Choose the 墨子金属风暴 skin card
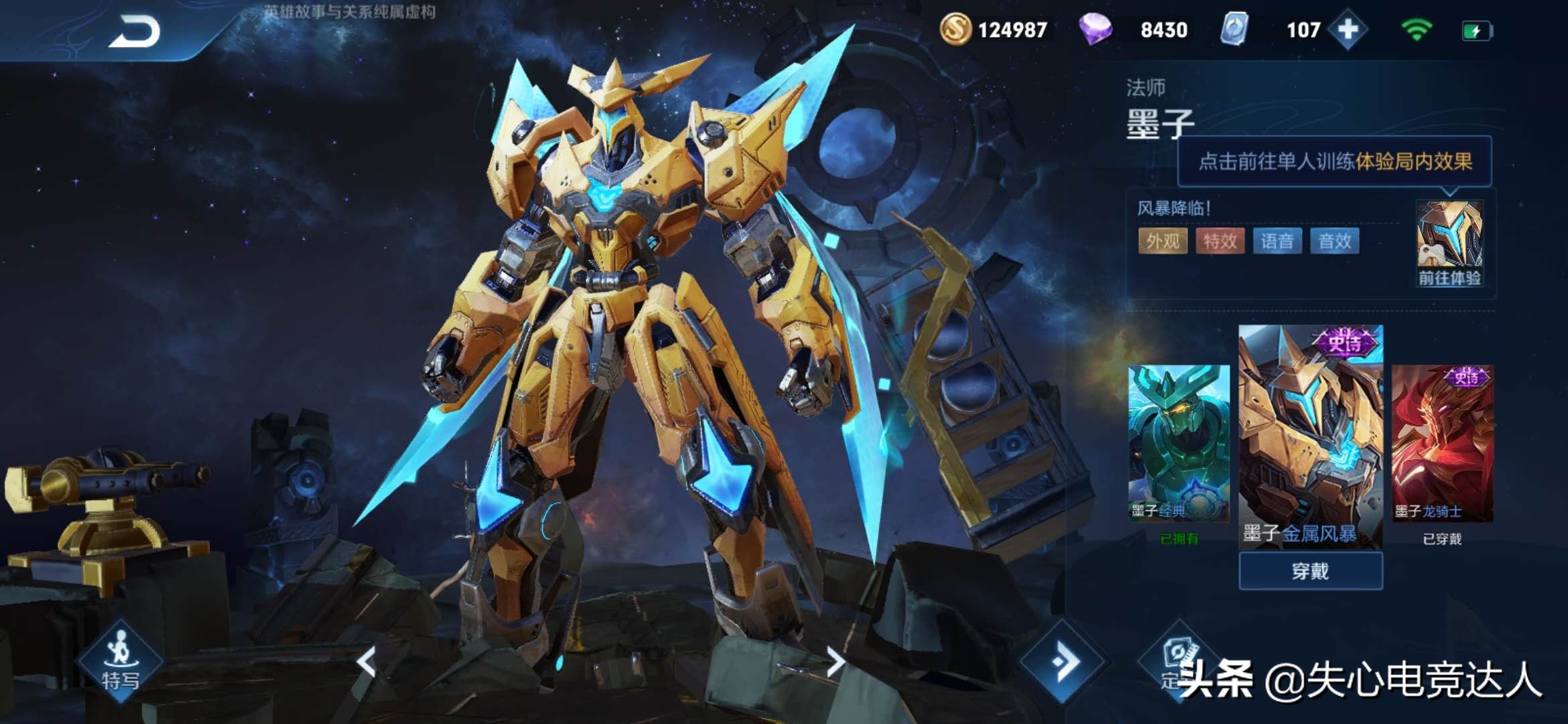 coord(1310,436)
